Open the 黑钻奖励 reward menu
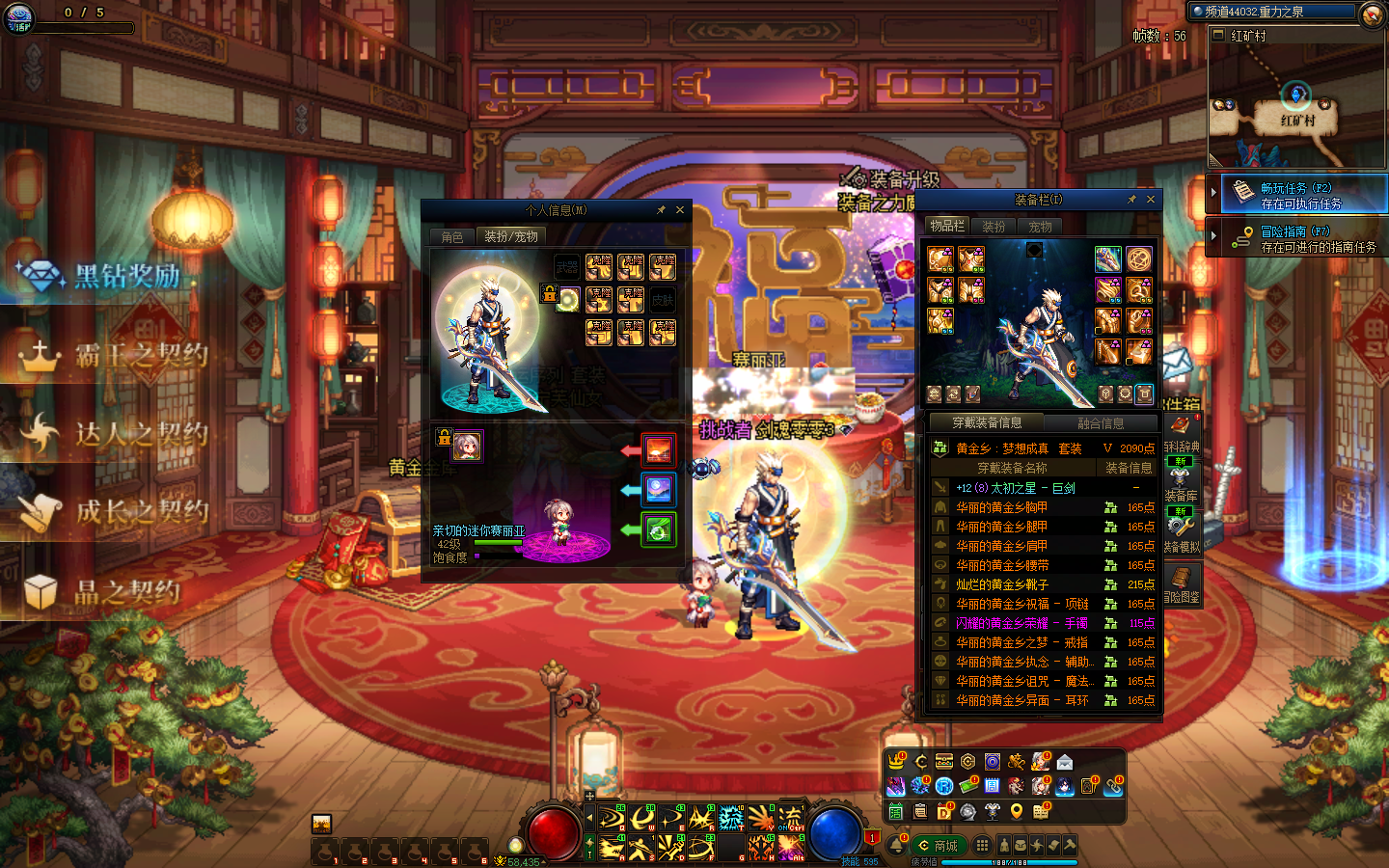 [x=127, y=276]
